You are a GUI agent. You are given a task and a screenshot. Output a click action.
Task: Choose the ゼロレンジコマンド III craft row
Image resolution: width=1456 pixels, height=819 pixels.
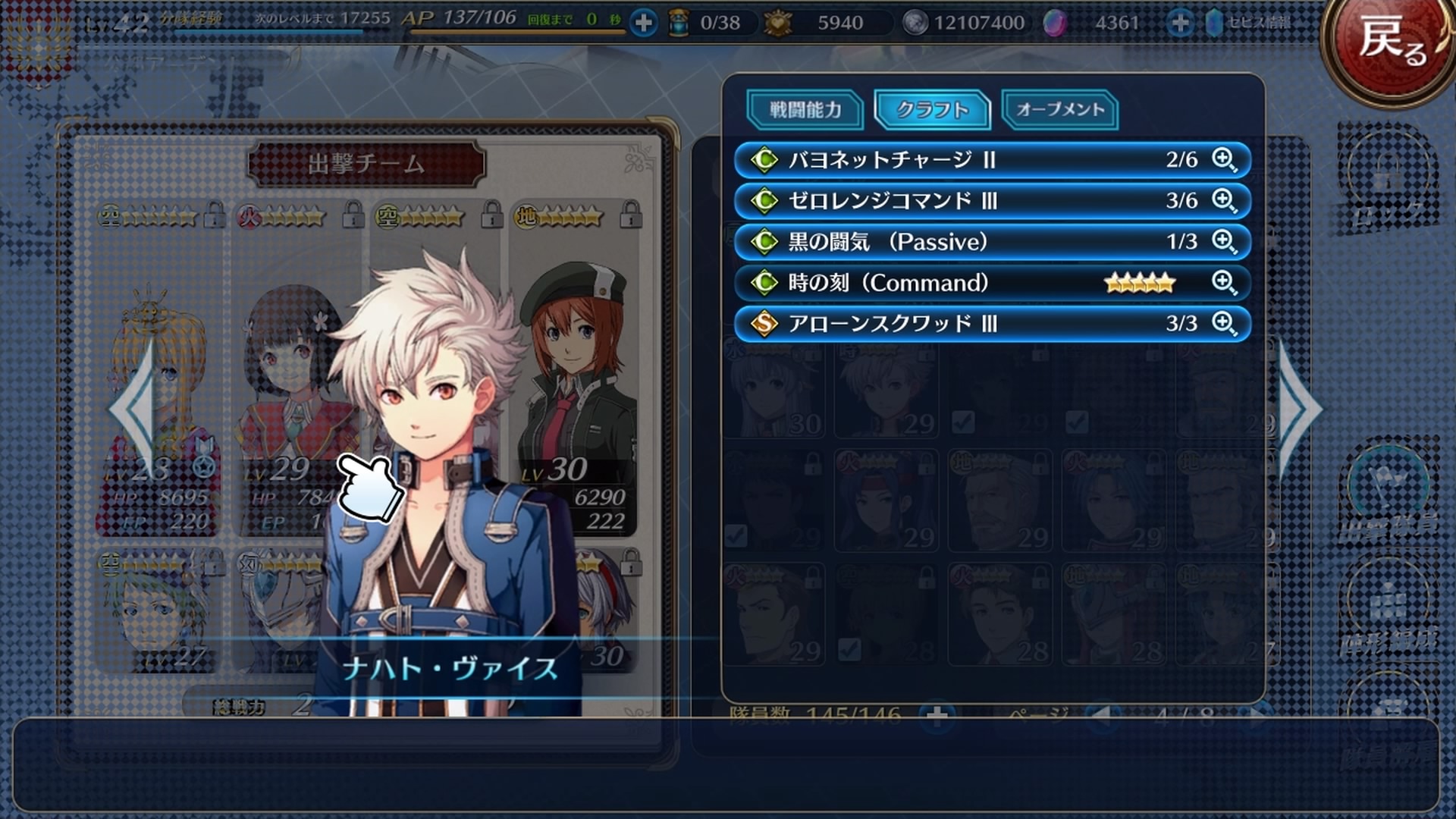click(948, 201)
